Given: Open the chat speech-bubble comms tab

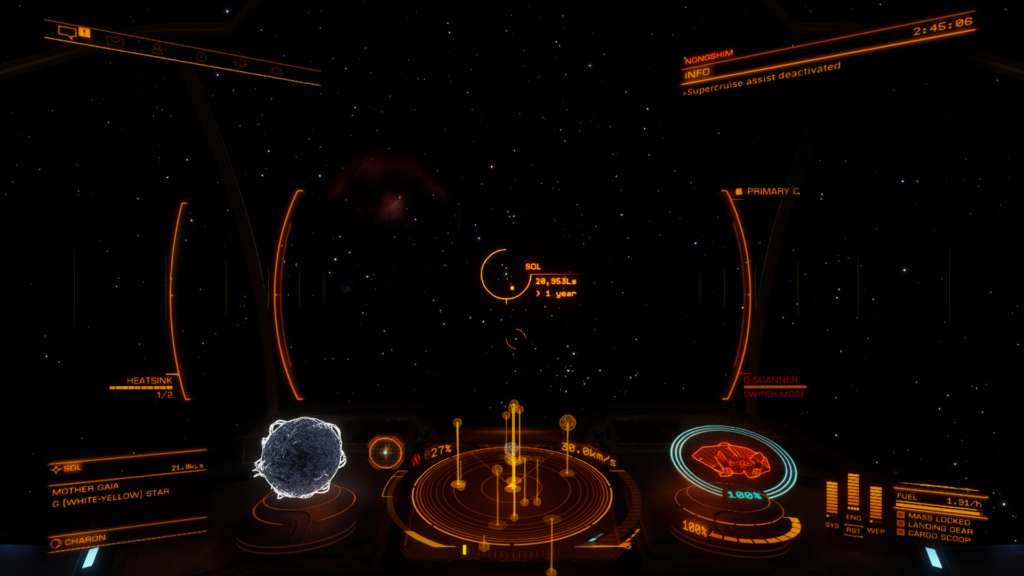Looking at the screenshot, I should (67, 32).
